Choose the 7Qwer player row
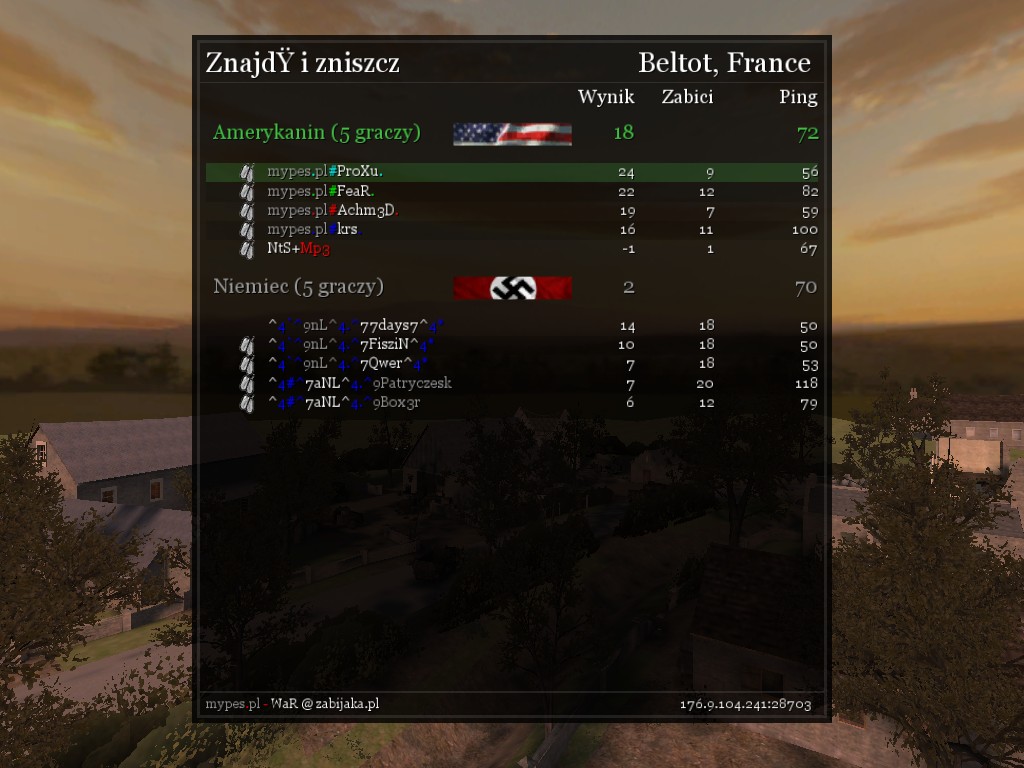Image resolution: width=1024 pixels, height=768 pixels. coord(512,363)
